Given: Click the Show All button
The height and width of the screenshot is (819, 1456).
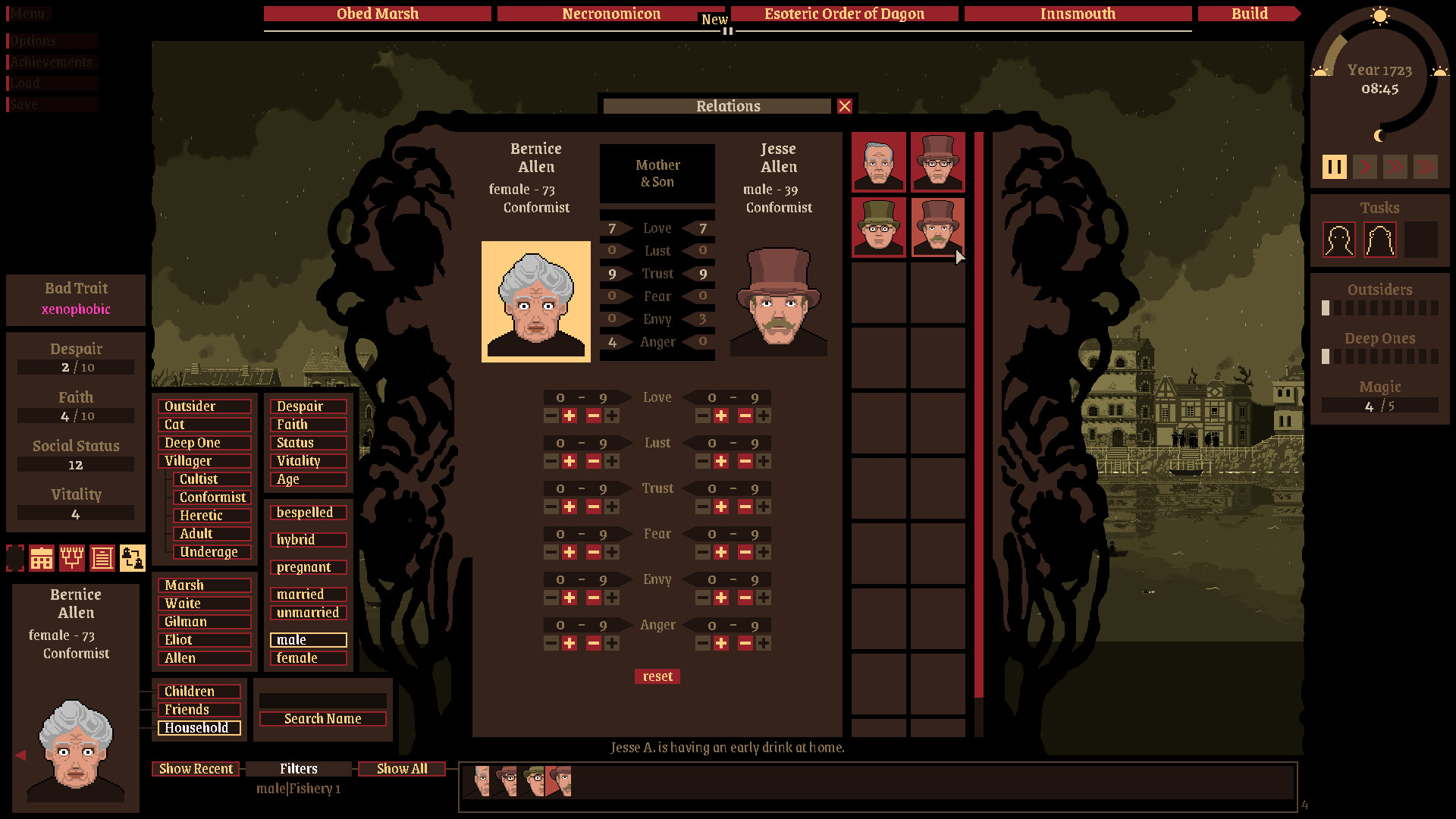Looking at the screenshot, I should click(x=402, y=769).
